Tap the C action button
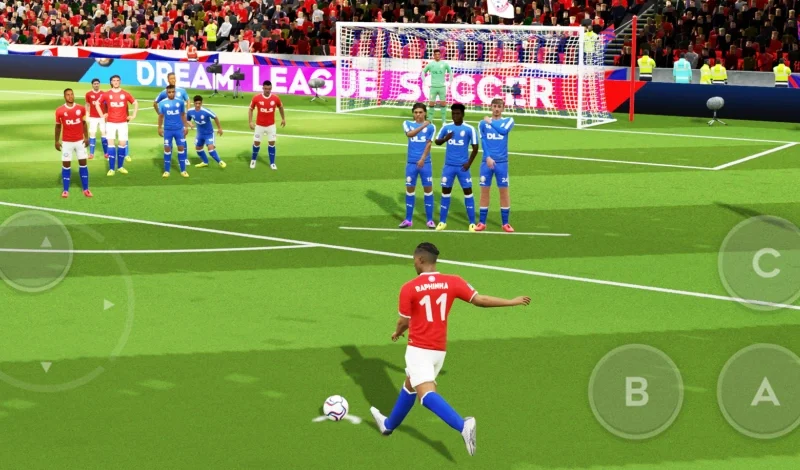Viewport: 800px width, 470px height. tap(765, 263)
